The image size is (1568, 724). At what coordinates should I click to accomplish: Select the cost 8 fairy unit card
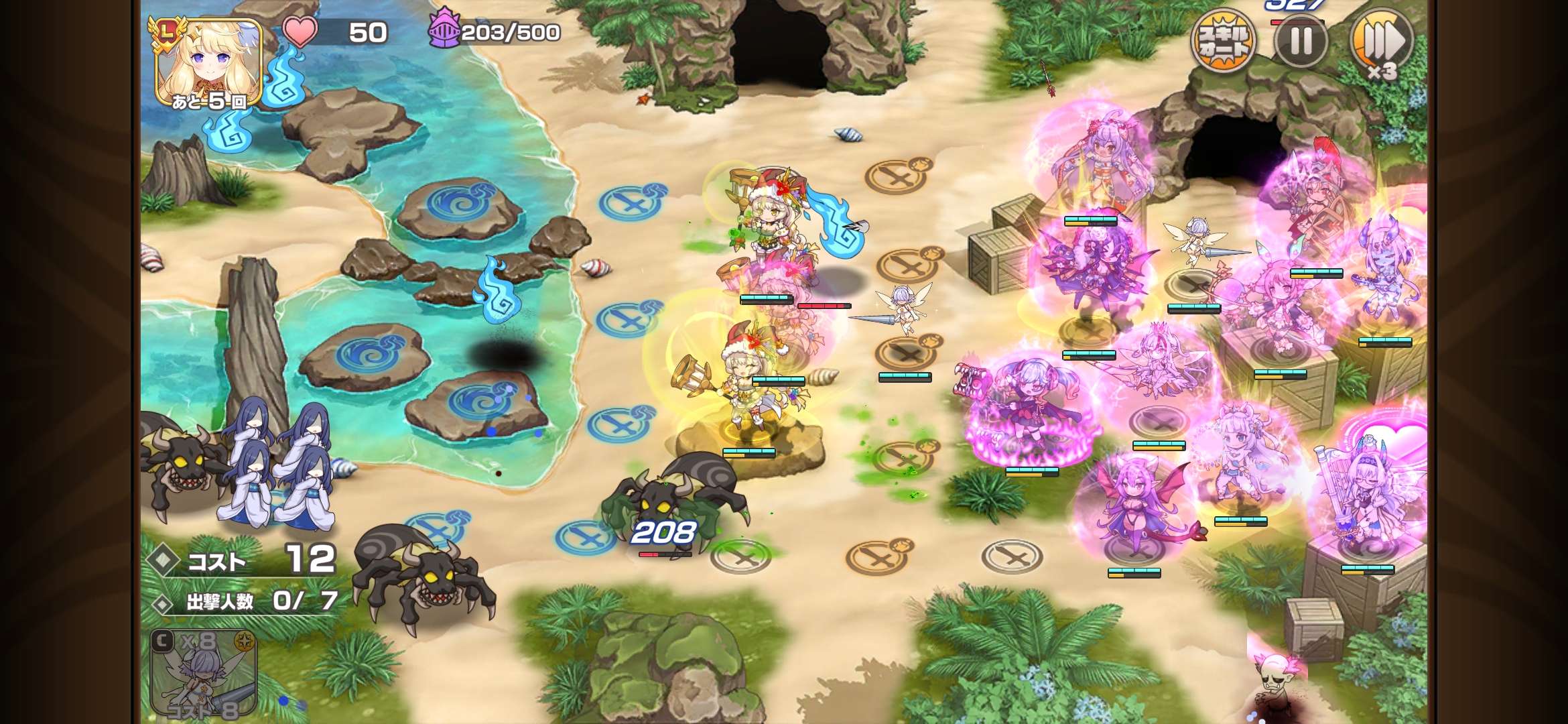(204, 674)
